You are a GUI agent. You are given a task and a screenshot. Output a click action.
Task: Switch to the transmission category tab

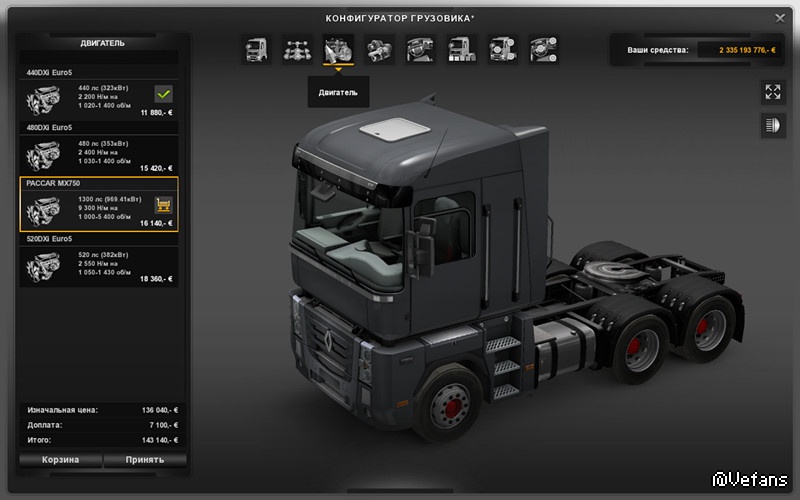(379, 49)
